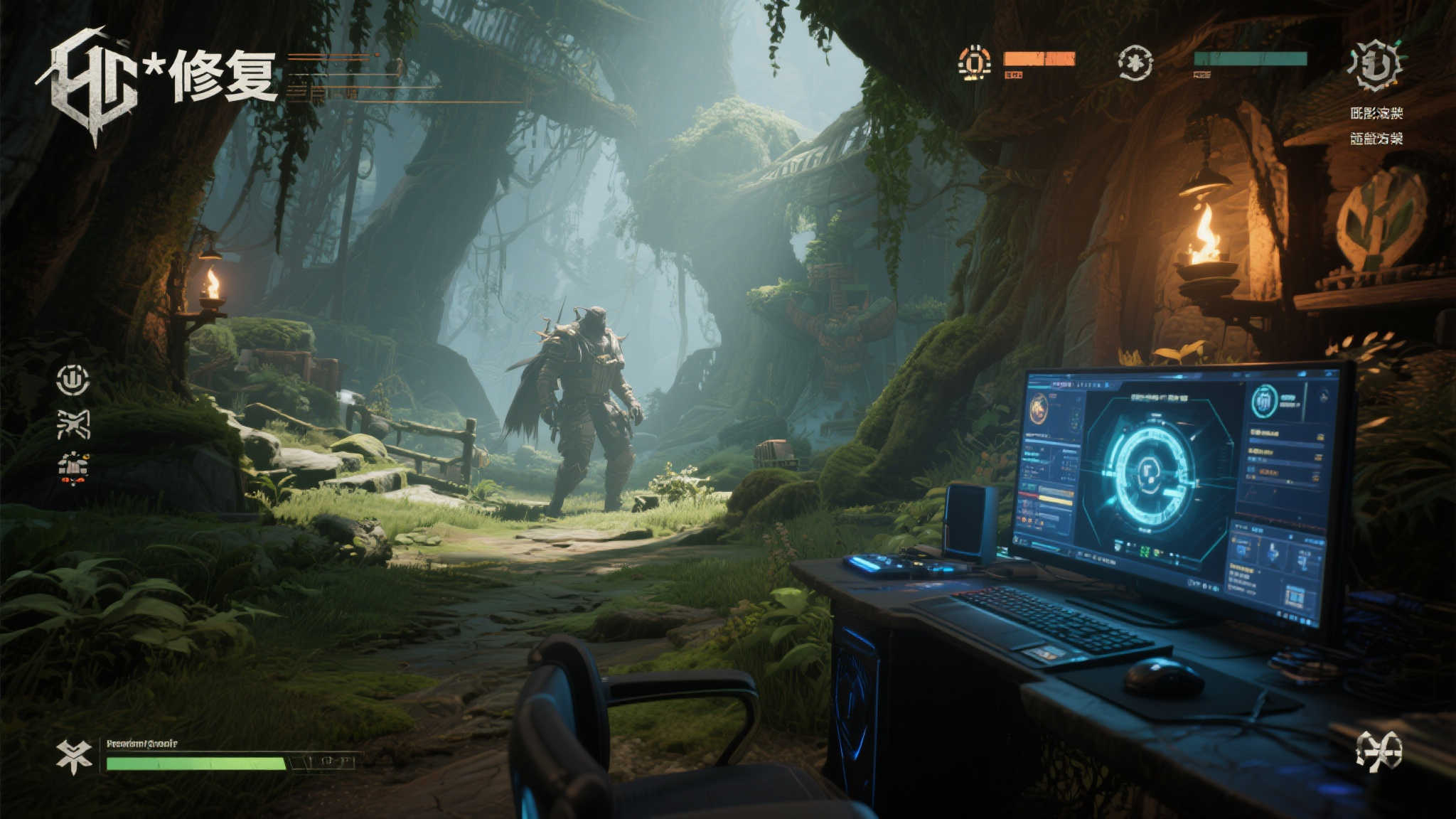Activate the circular arrow star icon
1456x819 pixels.
1134,63
